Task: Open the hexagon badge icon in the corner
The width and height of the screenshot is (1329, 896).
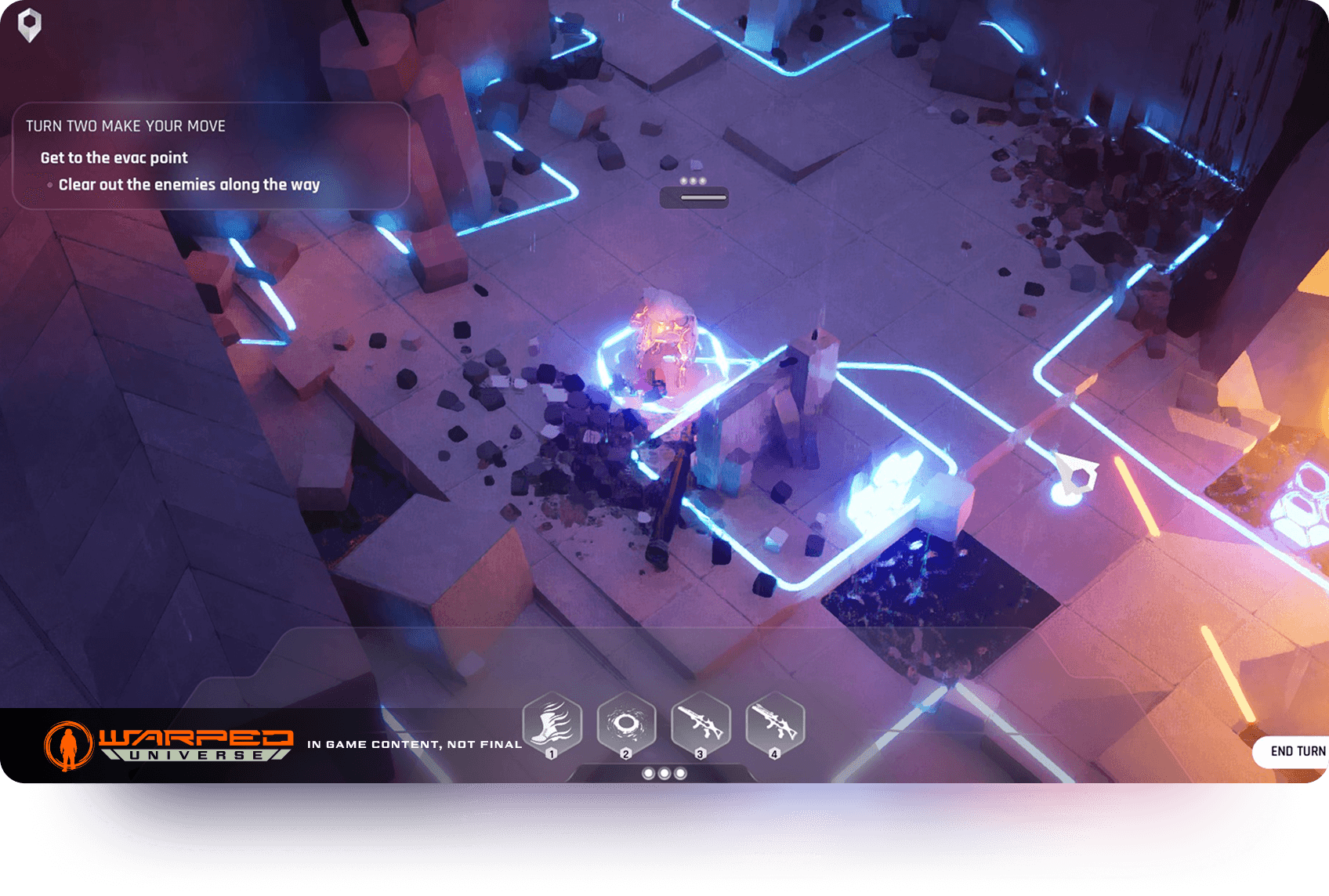Action: pyautogui.click(x=30, y=25)
